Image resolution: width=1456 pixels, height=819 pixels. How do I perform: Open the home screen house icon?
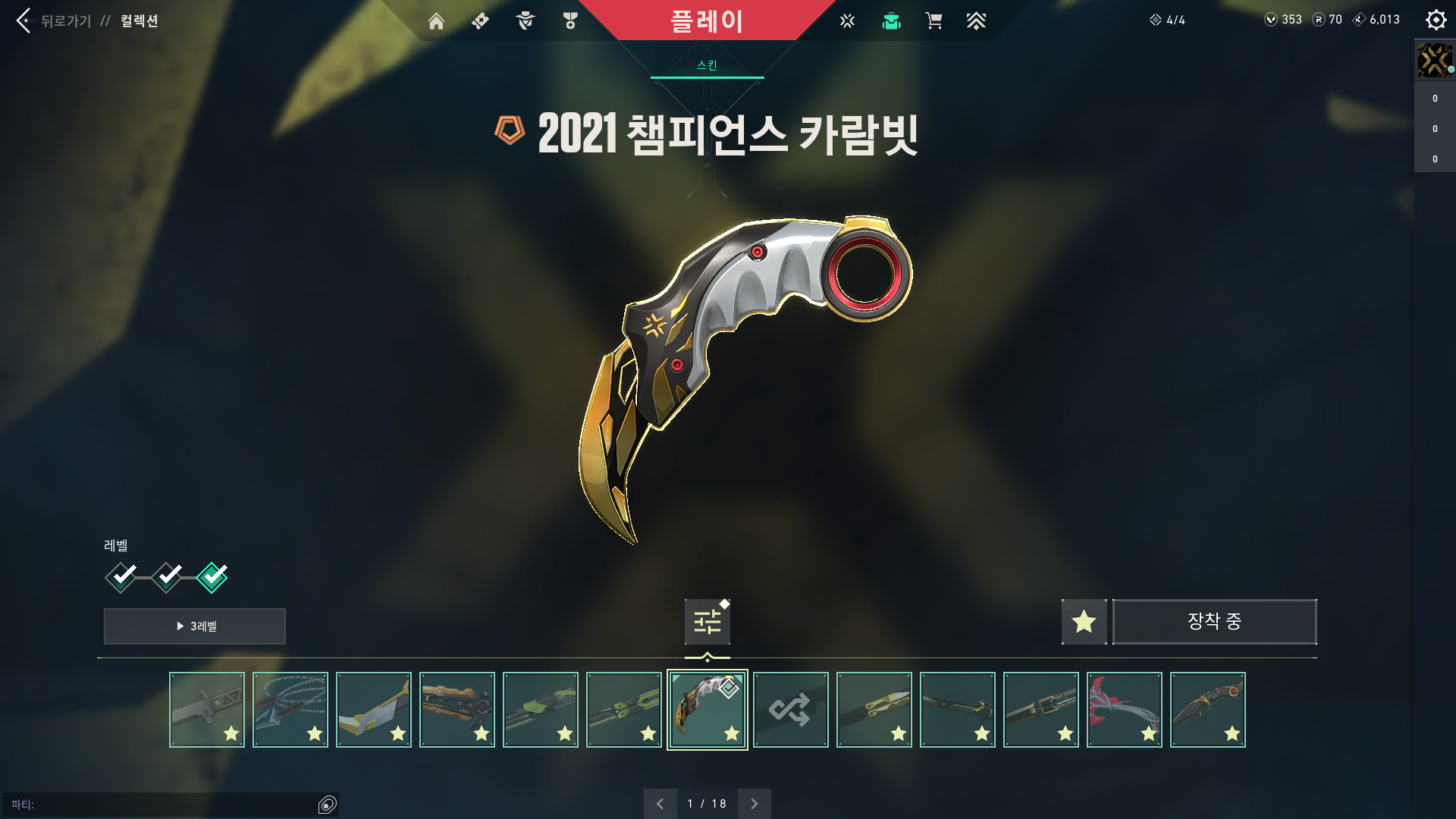click(437, 20)
